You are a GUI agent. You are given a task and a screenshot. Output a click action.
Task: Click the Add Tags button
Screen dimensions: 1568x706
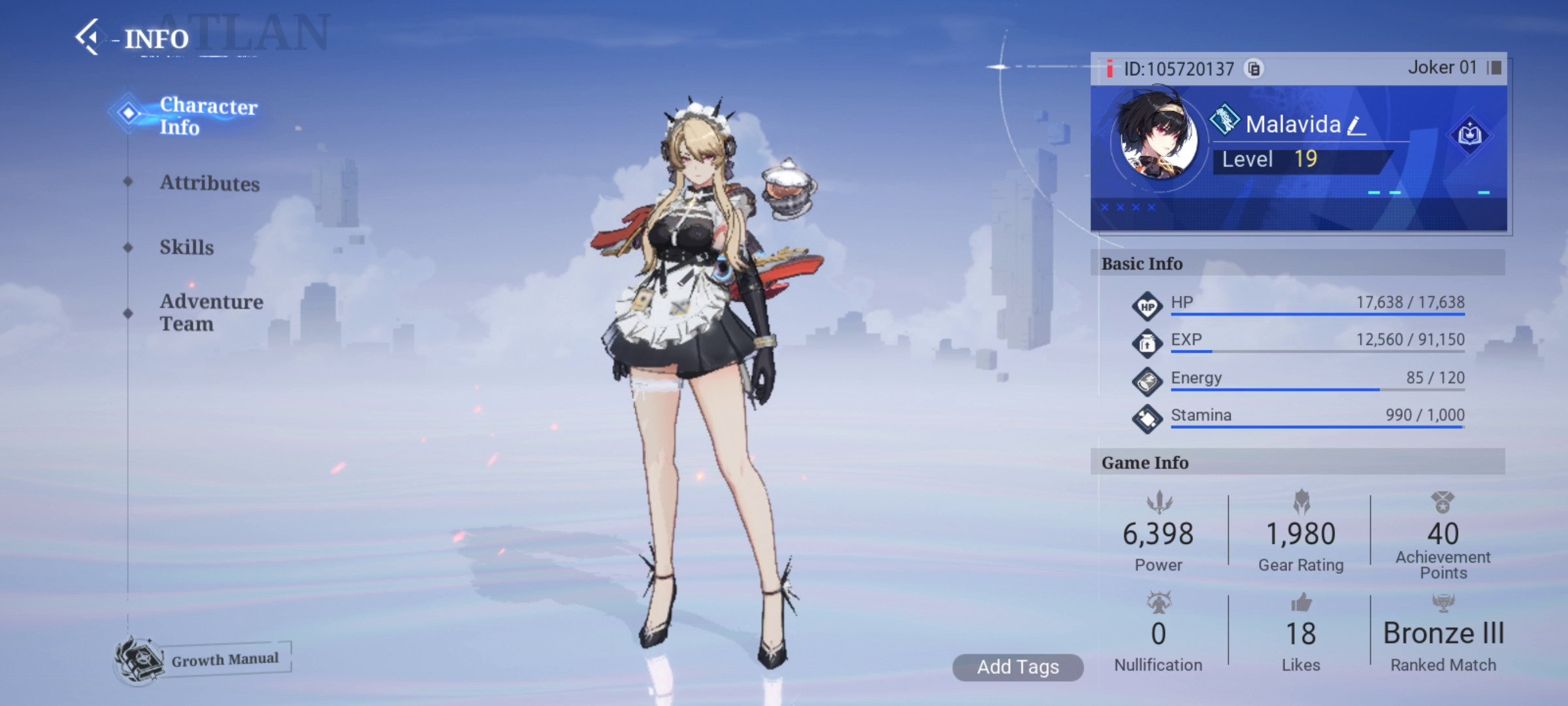[1017, 667]
